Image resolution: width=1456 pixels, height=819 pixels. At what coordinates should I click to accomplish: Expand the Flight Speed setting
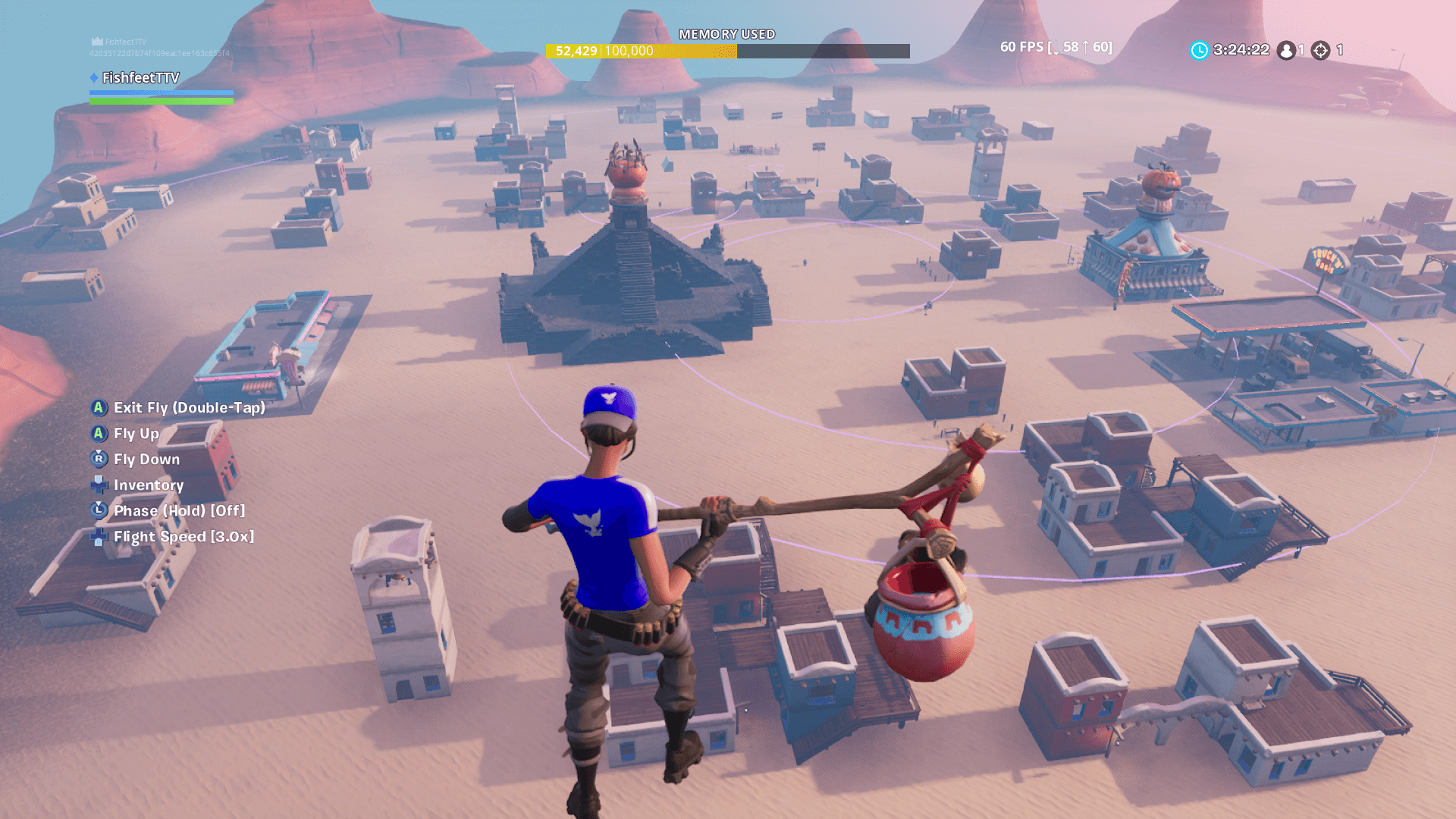tap(184, 536)
